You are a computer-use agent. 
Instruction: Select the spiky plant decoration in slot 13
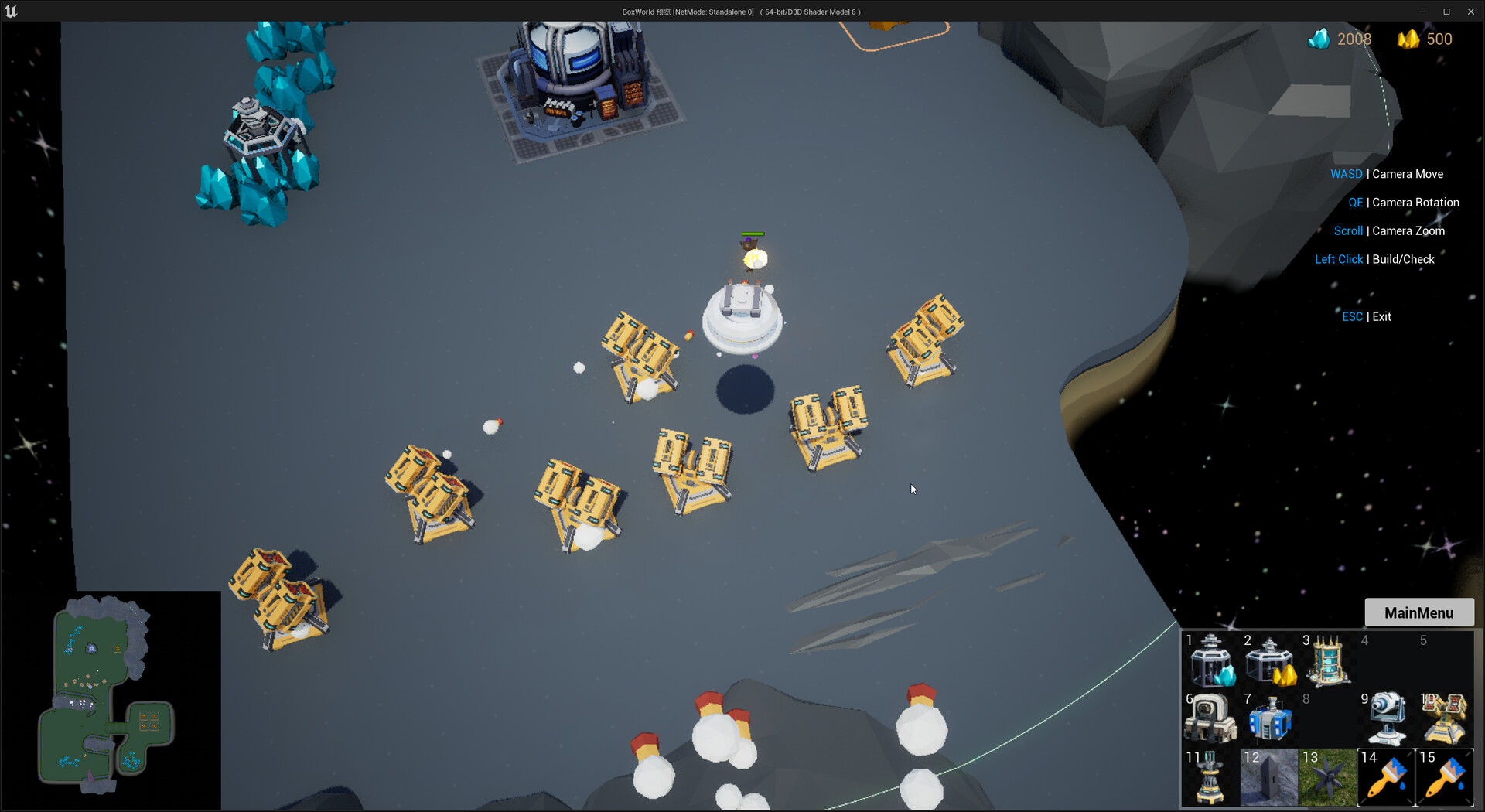point(1327,777)
